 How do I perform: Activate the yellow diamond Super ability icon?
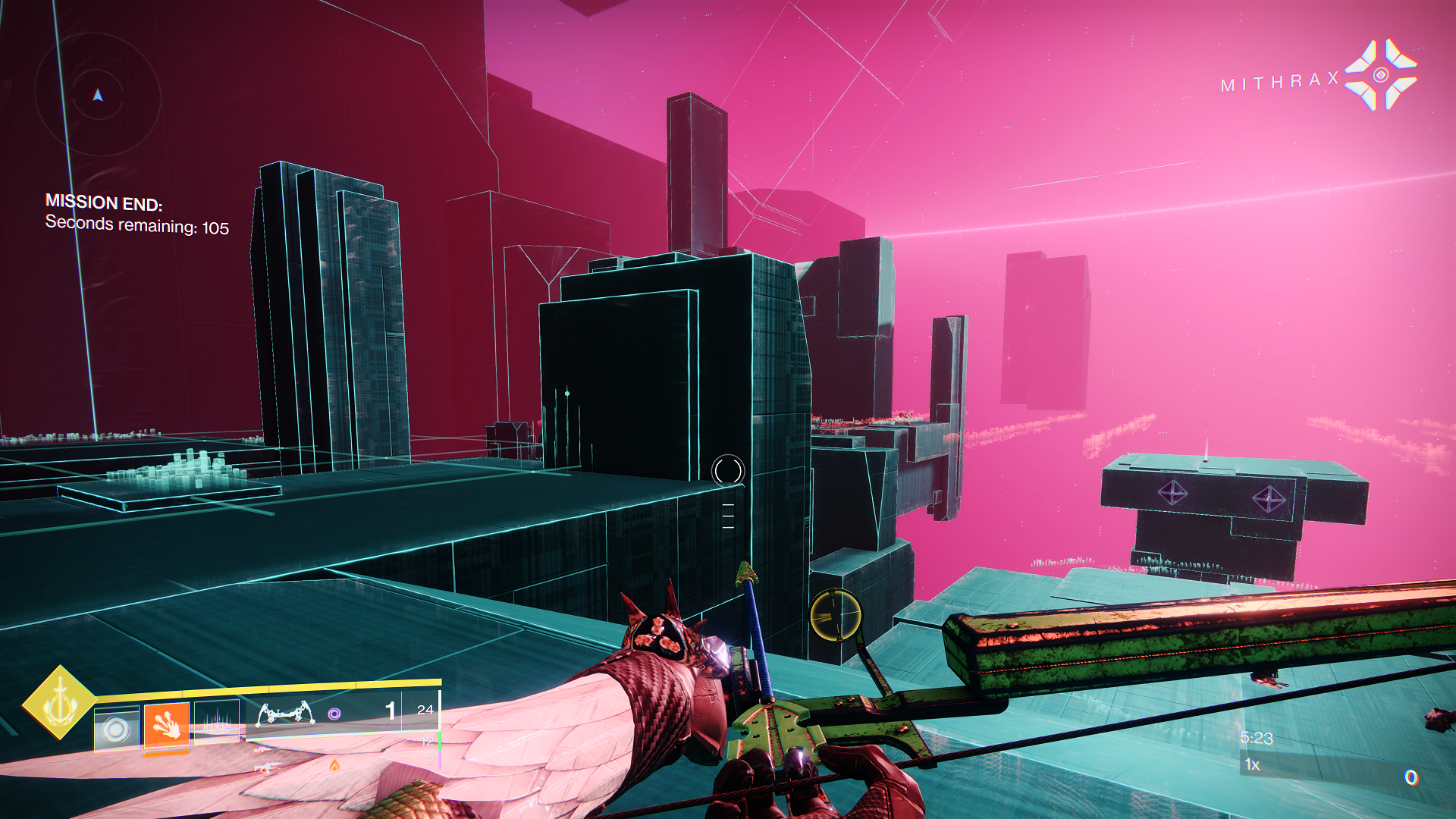coord(59,702)
